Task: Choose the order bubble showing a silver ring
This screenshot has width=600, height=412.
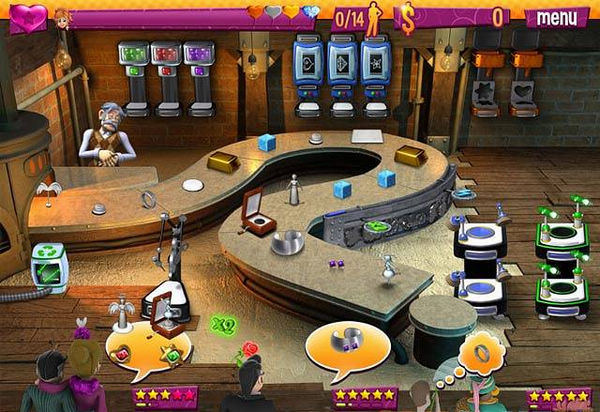Action: click(346, 343)
